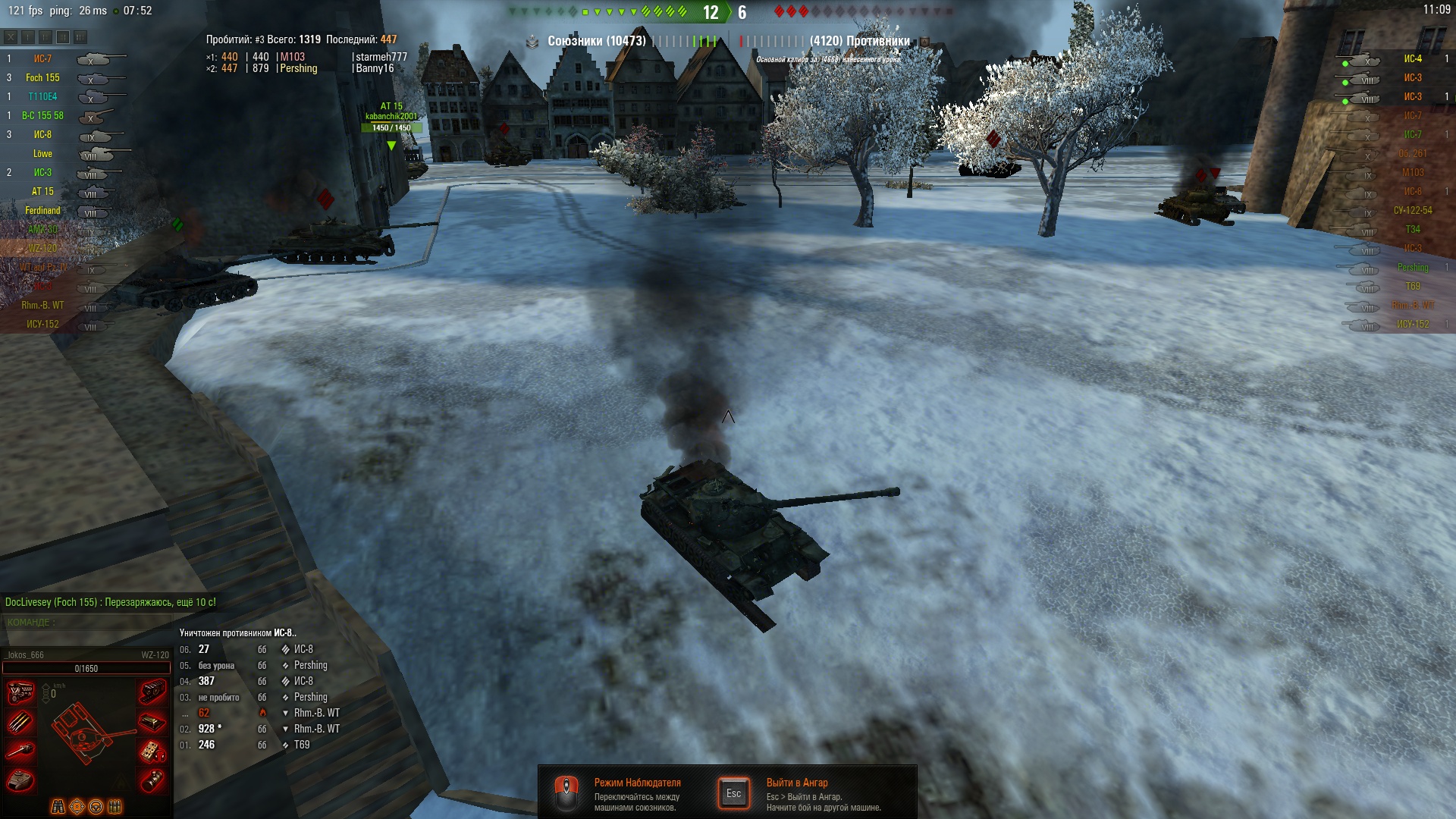
Task: Choose B-C 155 58 in the allied list
Action: (x=42, y=115)
